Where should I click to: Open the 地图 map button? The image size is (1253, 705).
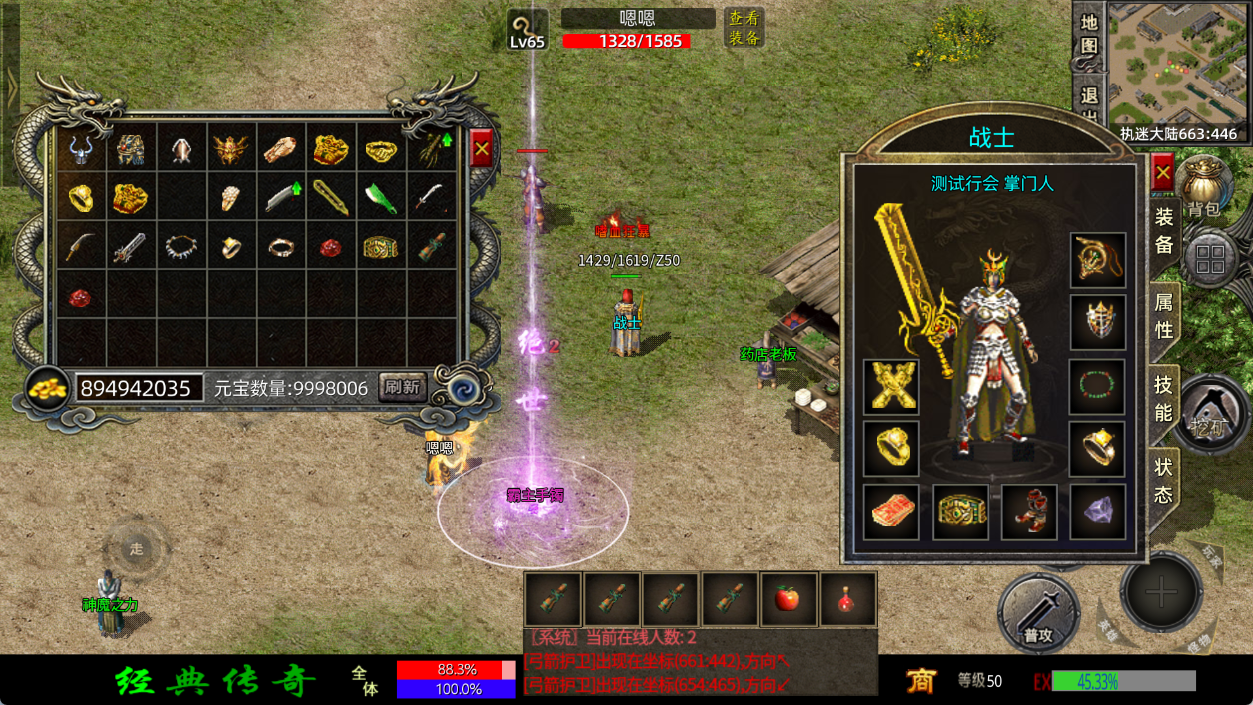pyautogui.click(x=1089, y=35)
